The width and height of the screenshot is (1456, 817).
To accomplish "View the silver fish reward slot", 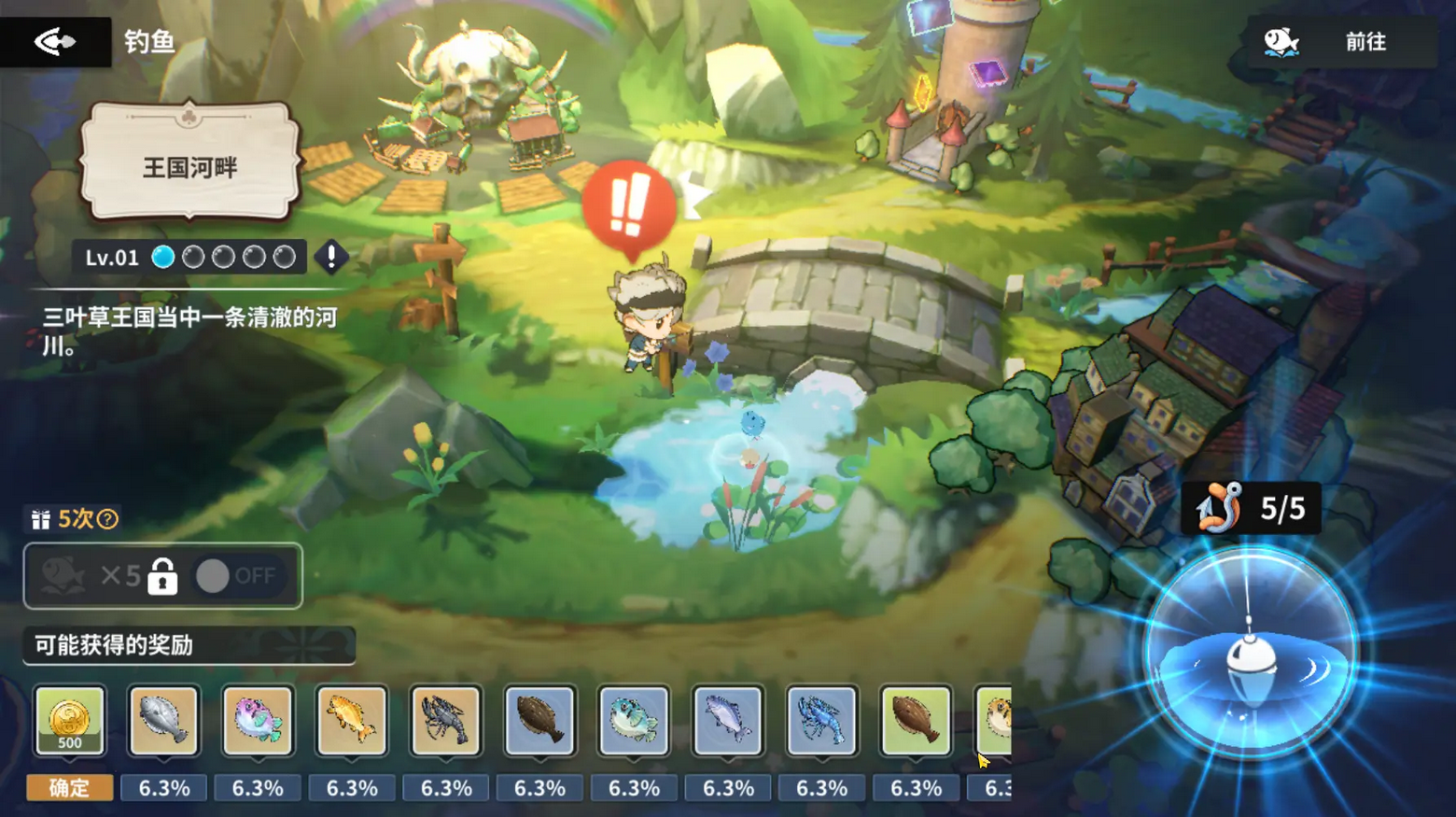I will click(728, 720).
